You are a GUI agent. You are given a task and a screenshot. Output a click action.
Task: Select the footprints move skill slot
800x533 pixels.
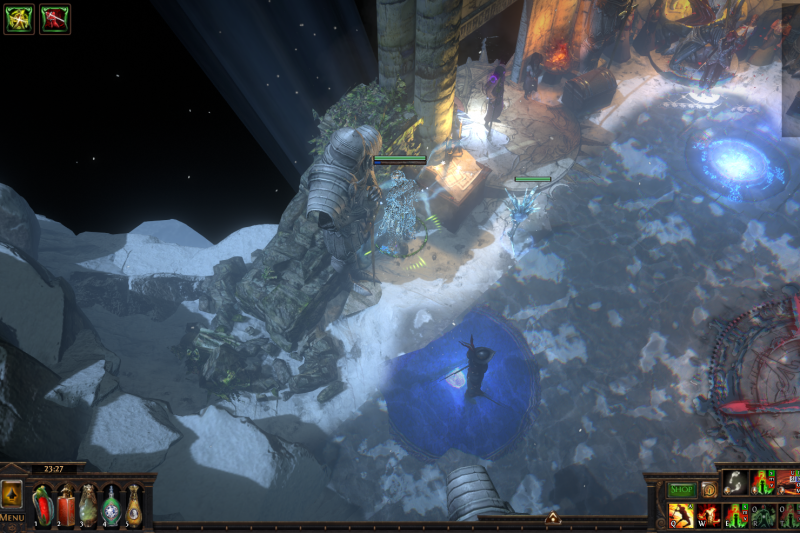click(735, 484)
